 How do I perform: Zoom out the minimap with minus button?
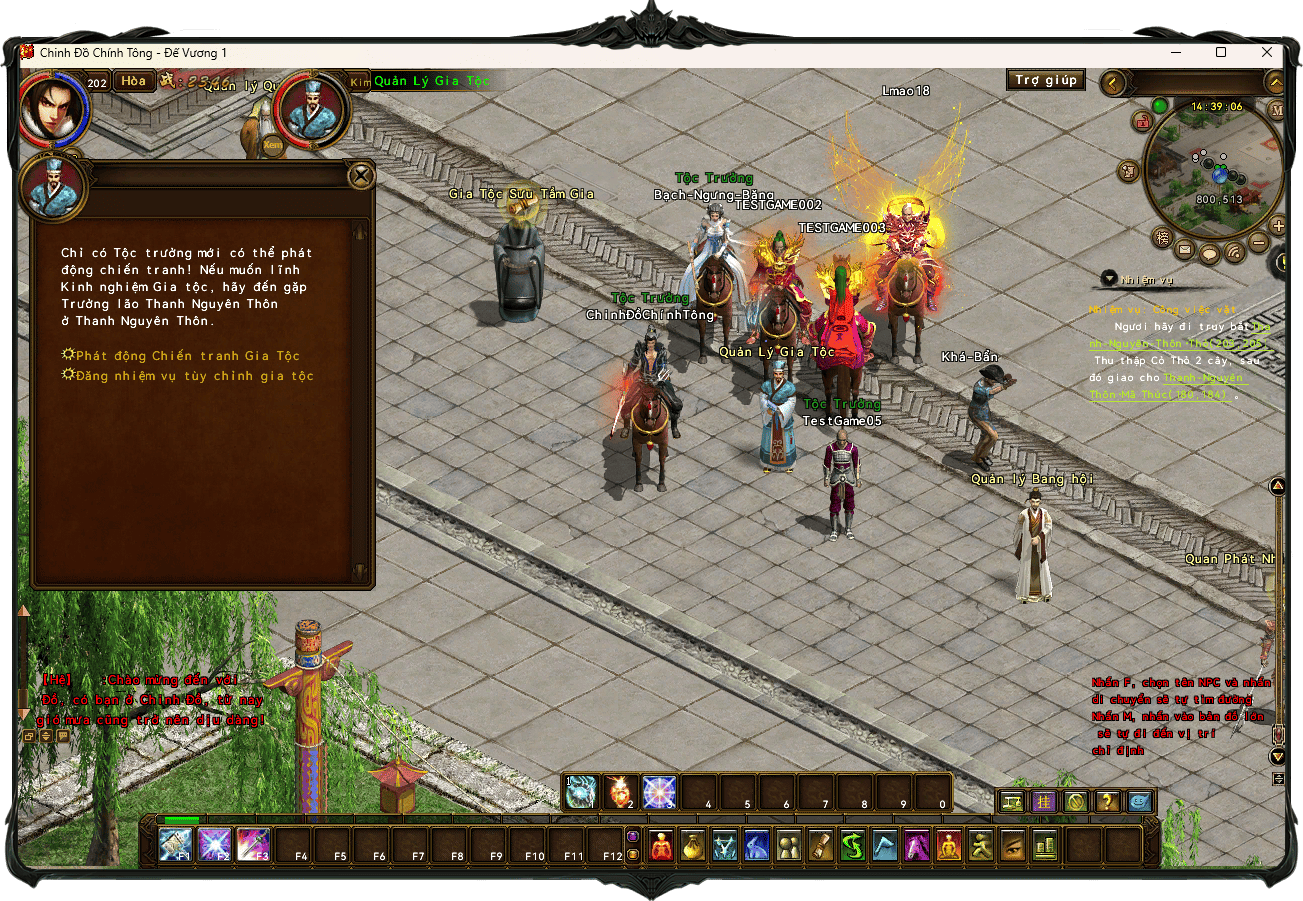click(1260, 243)
